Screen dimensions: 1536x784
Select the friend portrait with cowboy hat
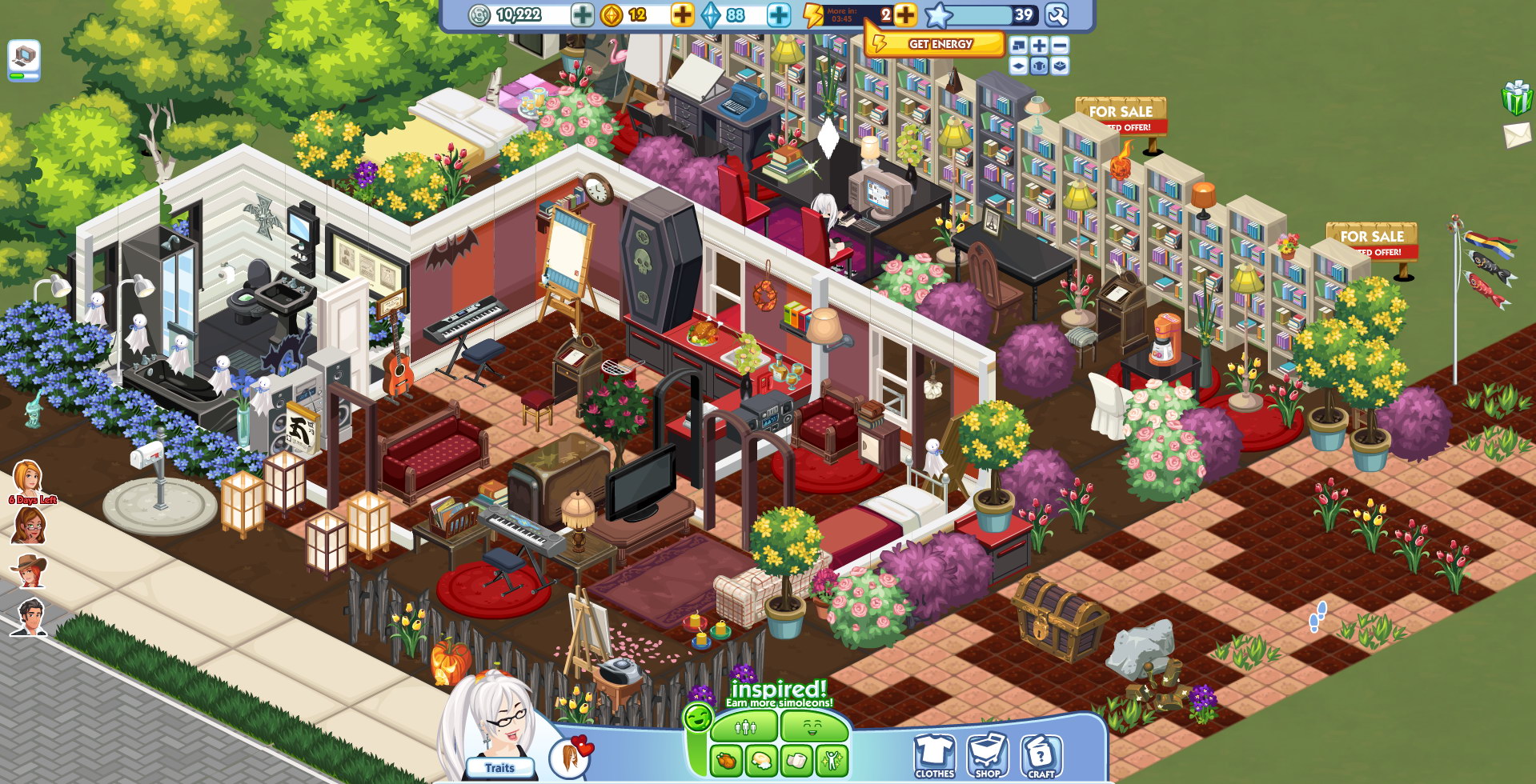pyautogui.click(x=29, y=570)
